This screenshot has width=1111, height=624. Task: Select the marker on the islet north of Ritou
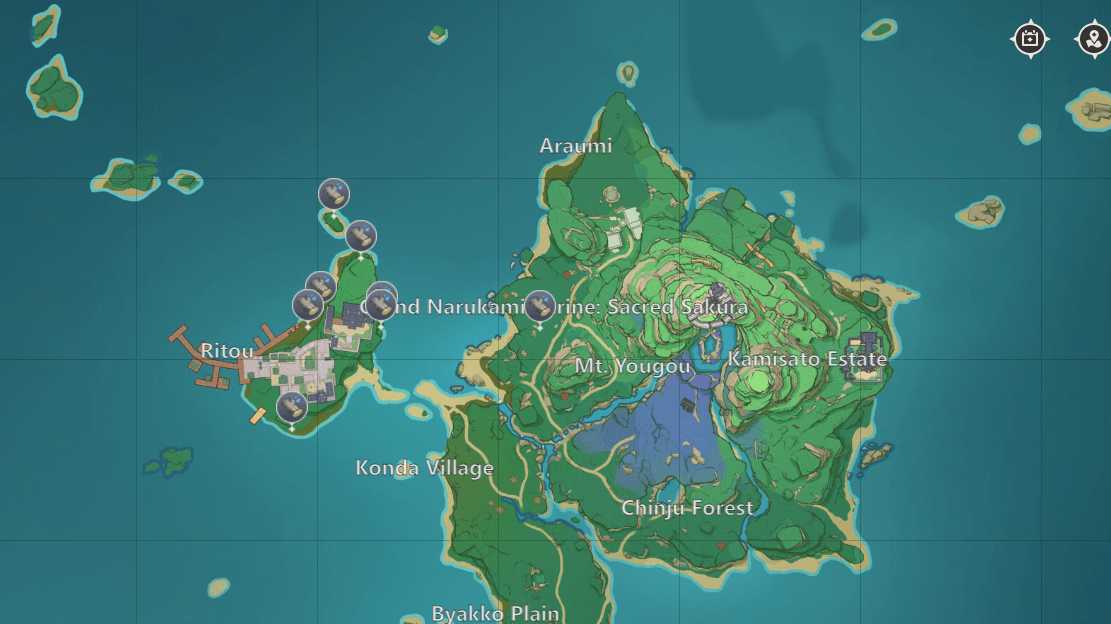coord(334,193)
